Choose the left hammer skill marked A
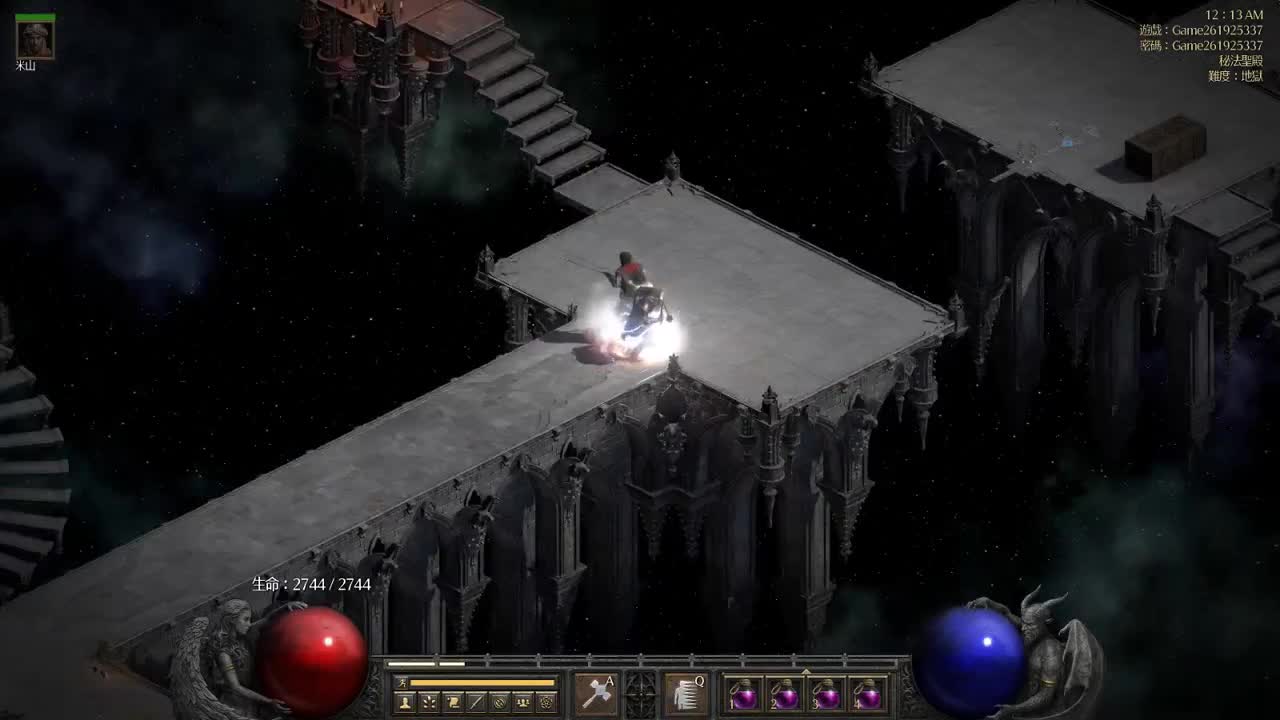 tap(595, 693)
